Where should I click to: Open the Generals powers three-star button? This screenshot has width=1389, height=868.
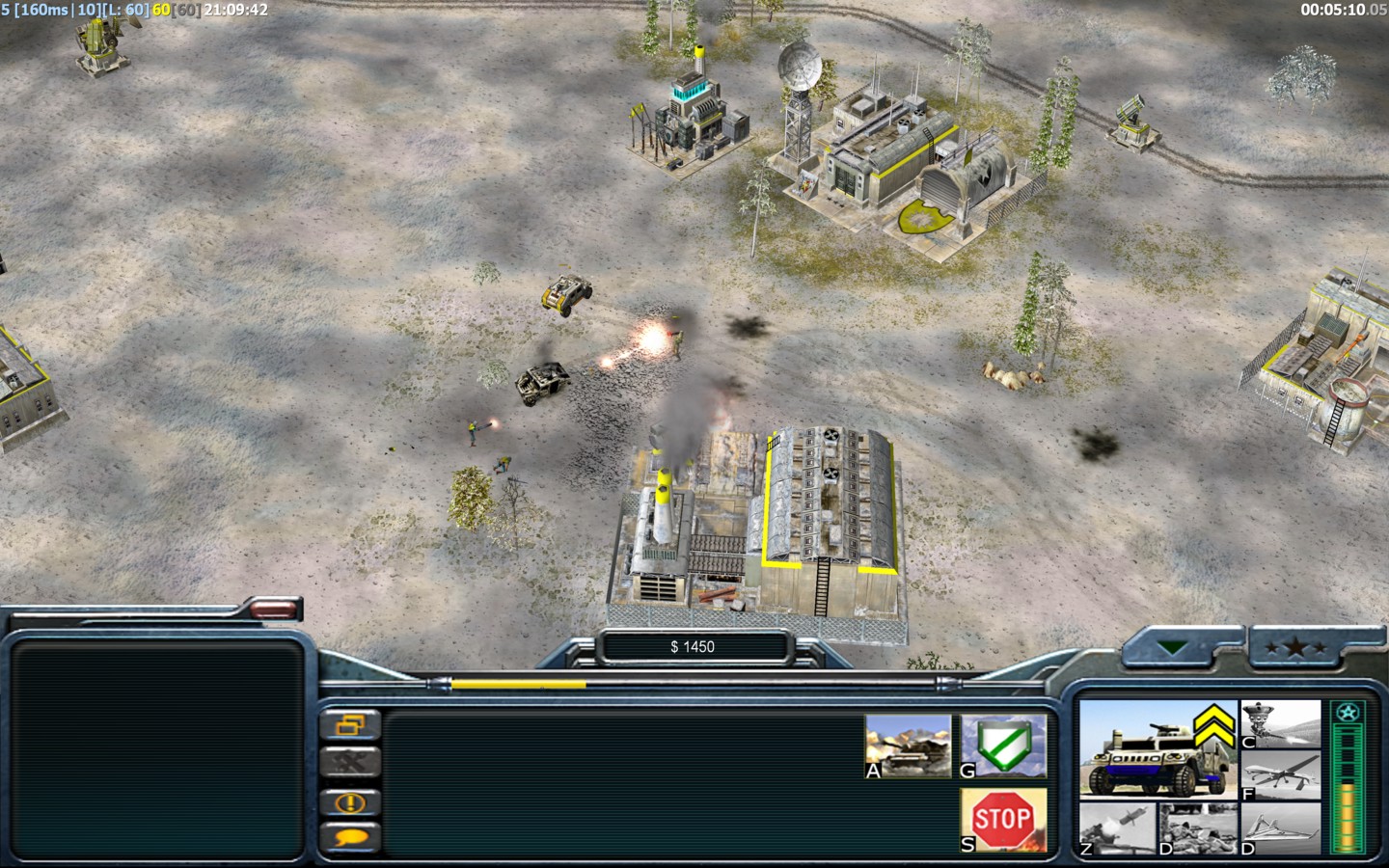(x=1295, y=648)
